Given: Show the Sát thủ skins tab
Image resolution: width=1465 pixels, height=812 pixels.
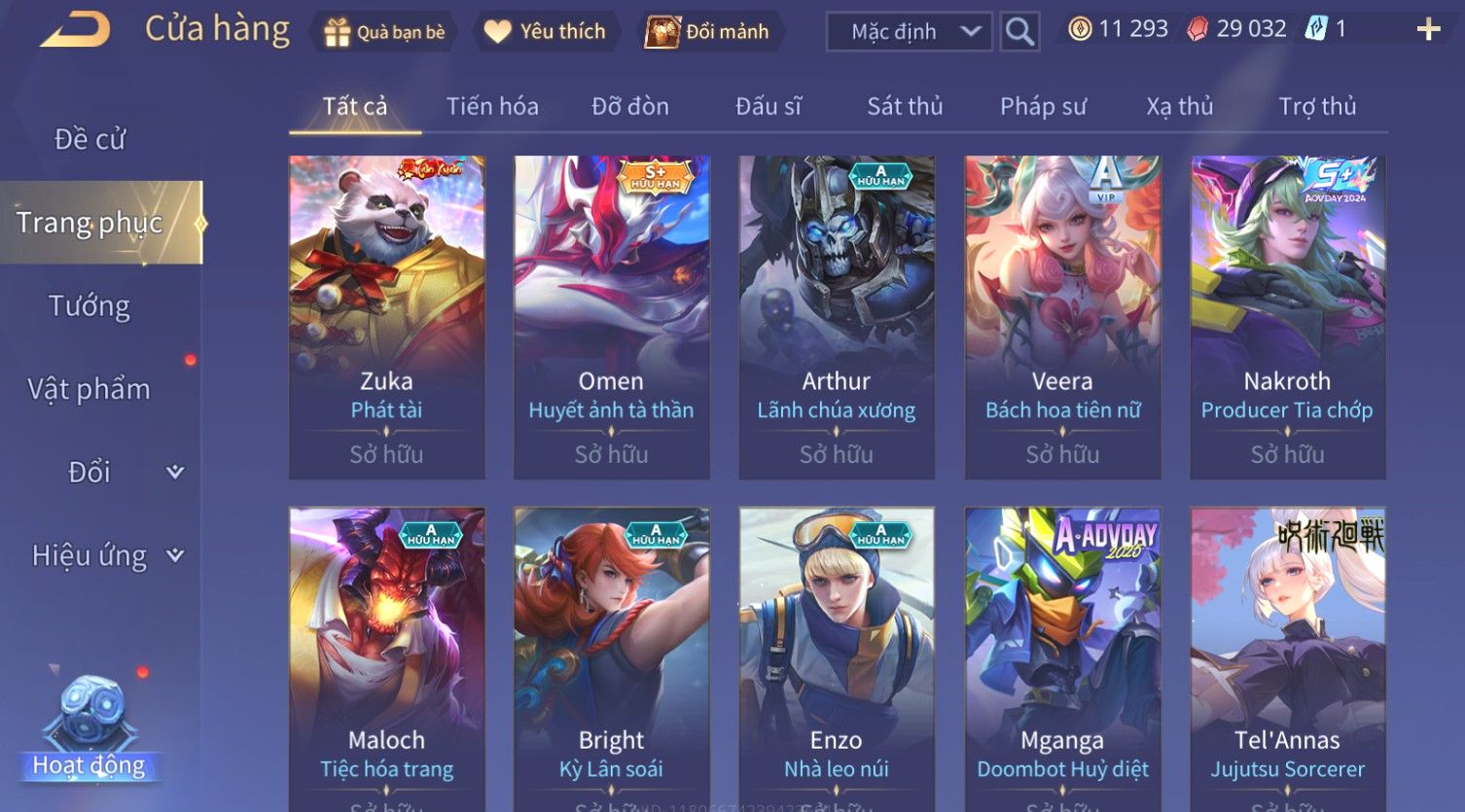Looking at the screenshot, I should click(x=905, y=106).
